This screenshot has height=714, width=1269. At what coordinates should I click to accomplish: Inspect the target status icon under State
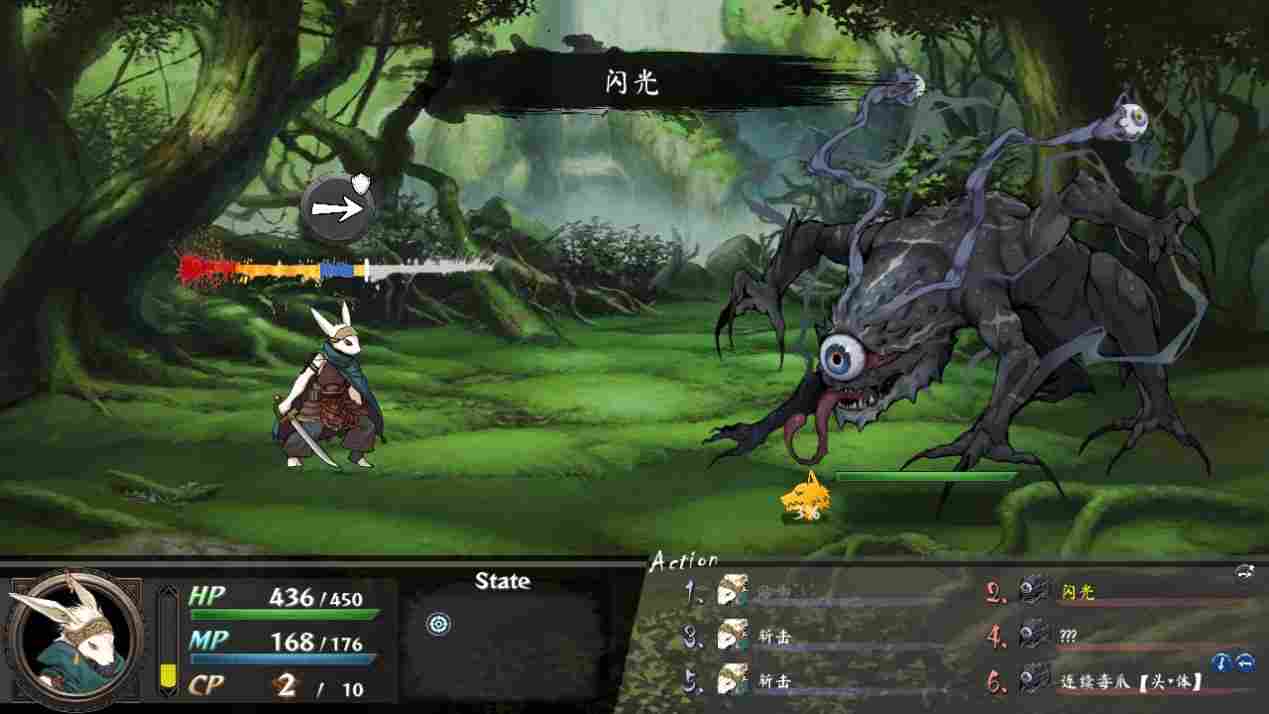438,625
